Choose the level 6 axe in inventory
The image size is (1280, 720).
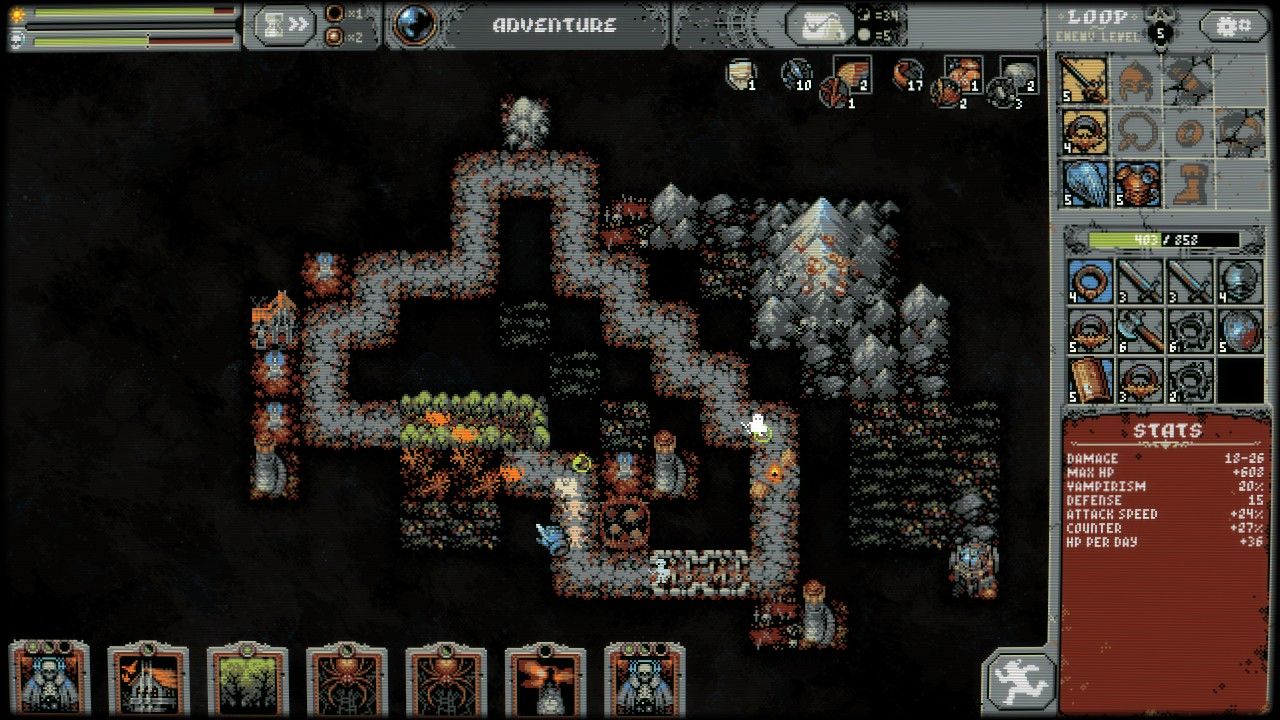coord(1141,331)
